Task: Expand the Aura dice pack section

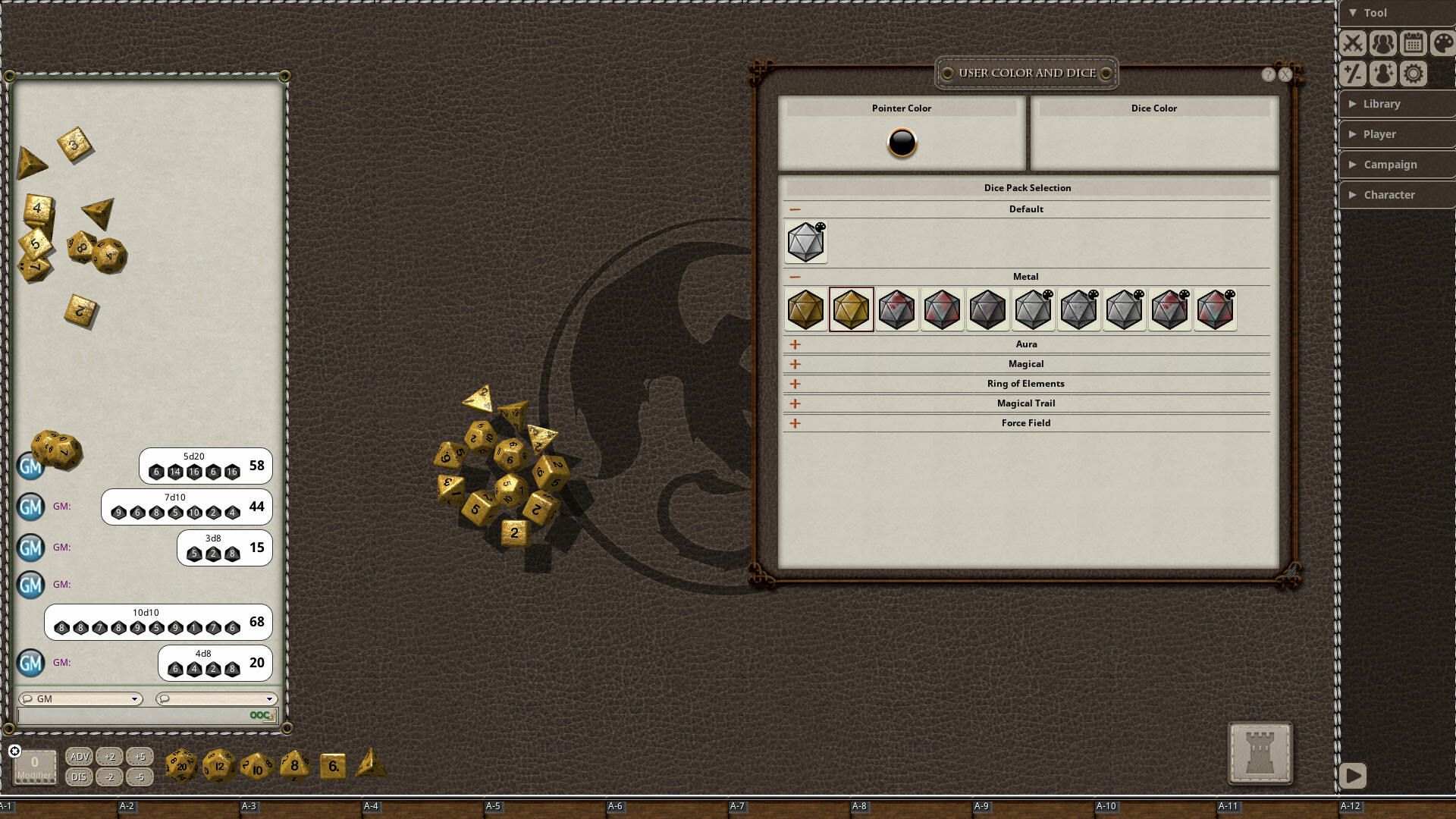Action: click(795, 344)
